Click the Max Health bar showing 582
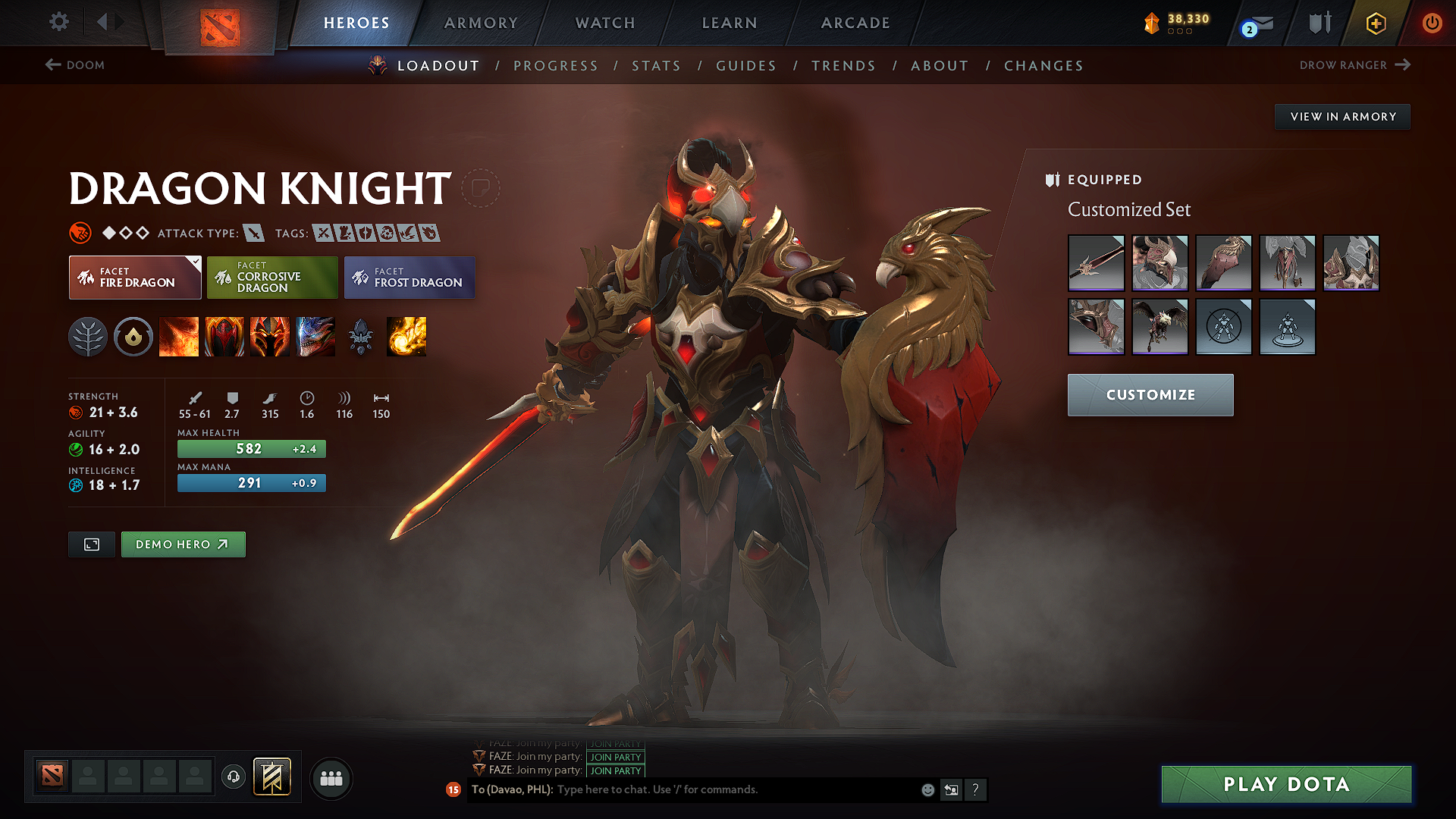 [x=251, y=448]
